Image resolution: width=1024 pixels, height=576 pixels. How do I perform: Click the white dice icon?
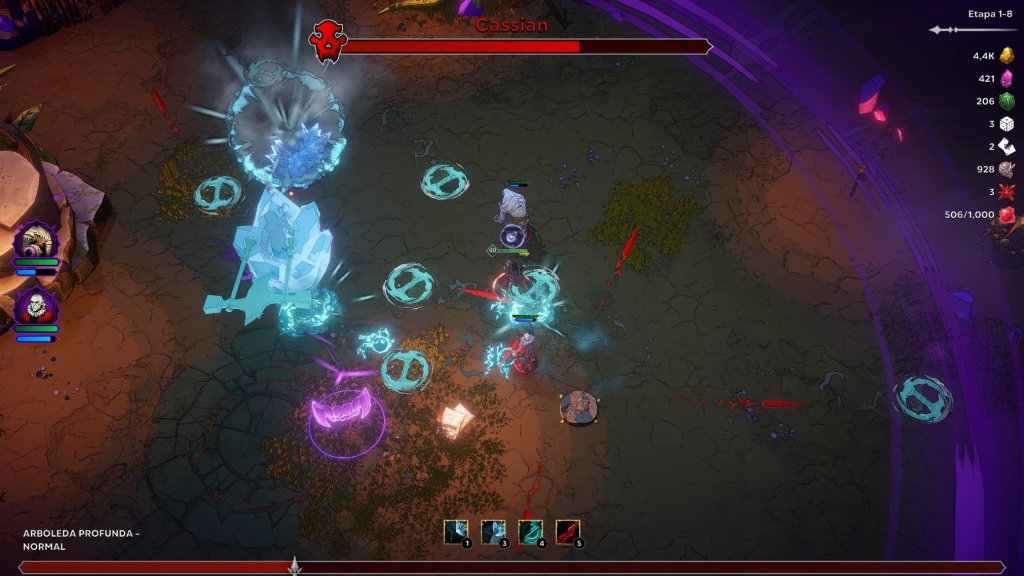point(1006,123)
